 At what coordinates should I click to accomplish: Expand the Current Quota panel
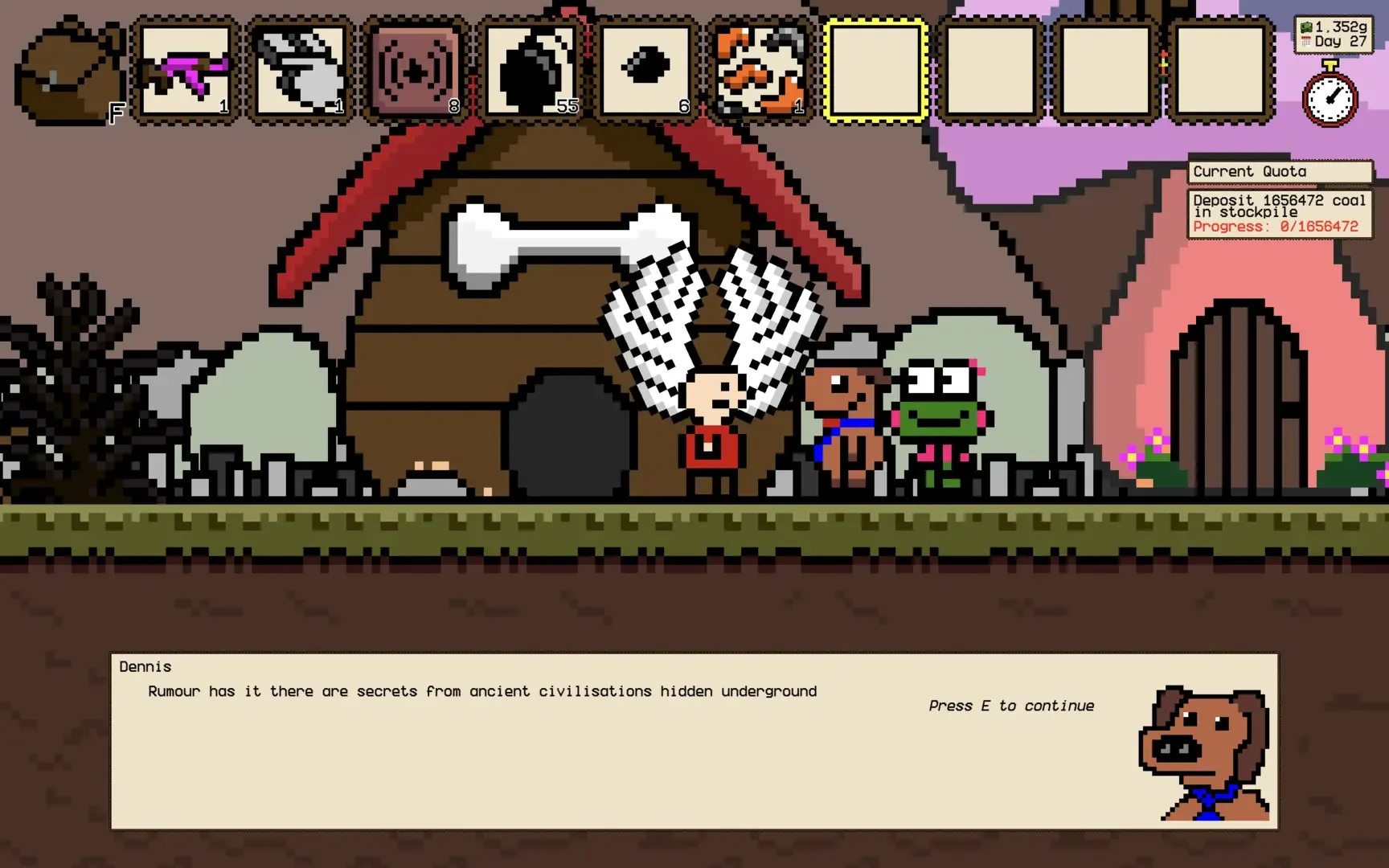[x=1280, y=171]
